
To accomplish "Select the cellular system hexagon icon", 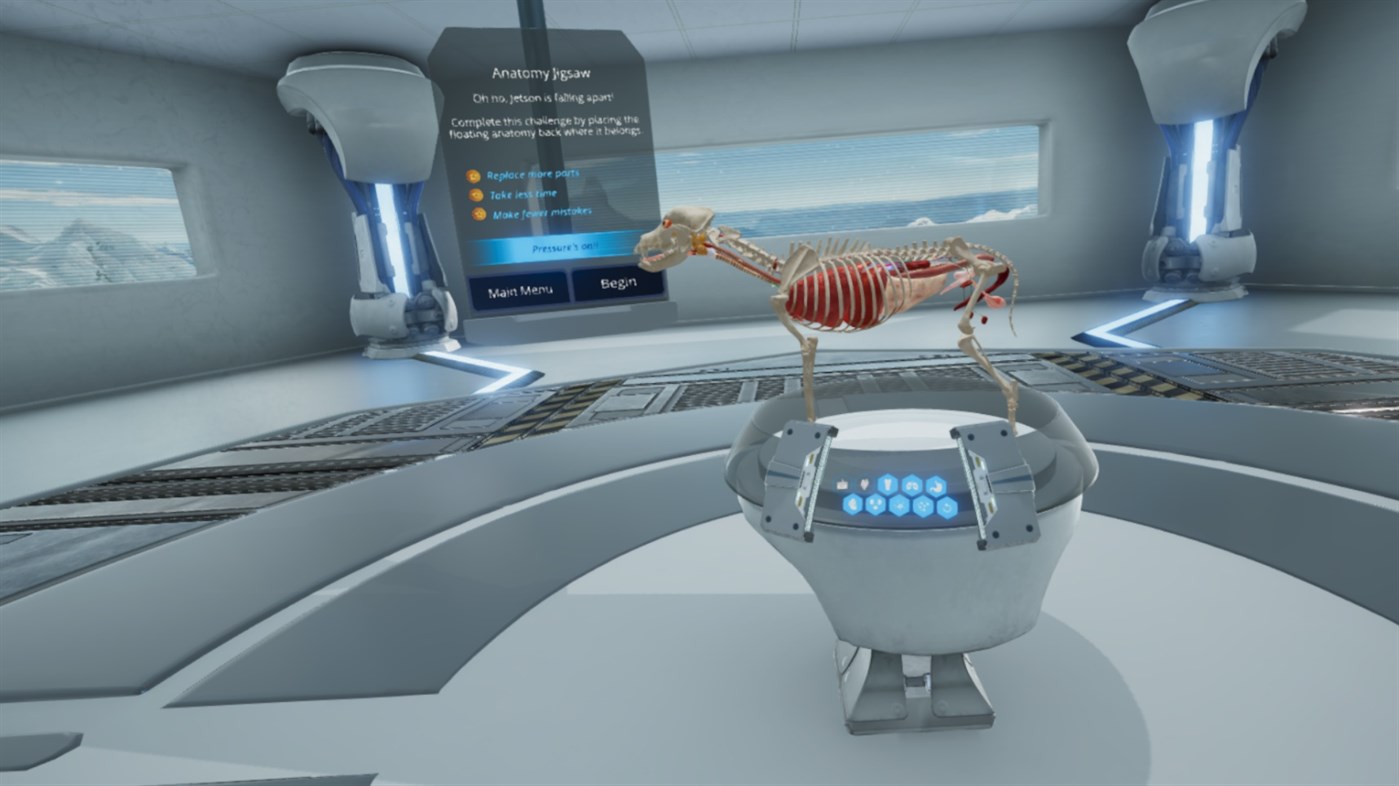I will pyautogui.click(x=923, y=506).
